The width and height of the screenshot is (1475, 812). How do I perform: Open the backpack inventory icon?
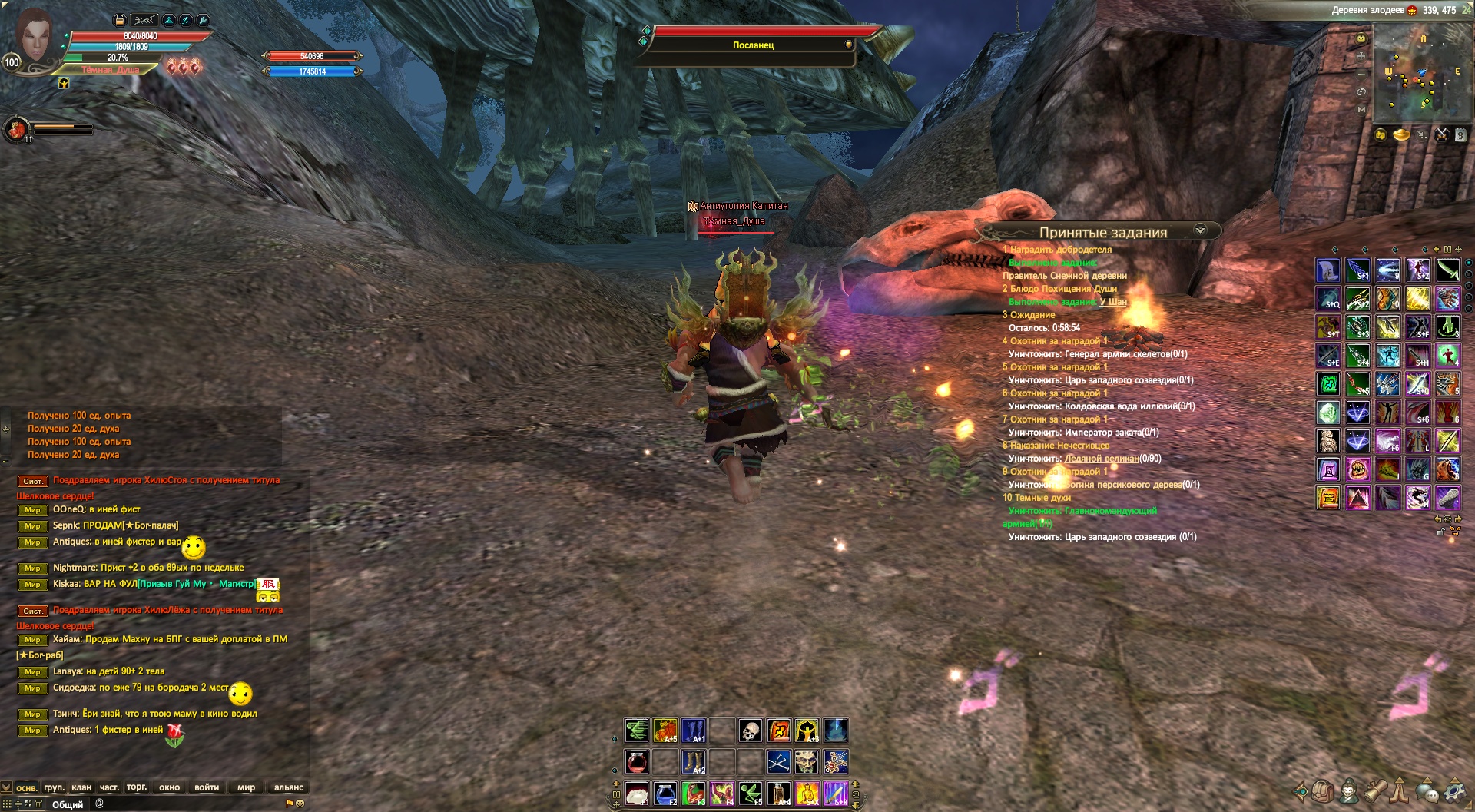(1322, 790)
